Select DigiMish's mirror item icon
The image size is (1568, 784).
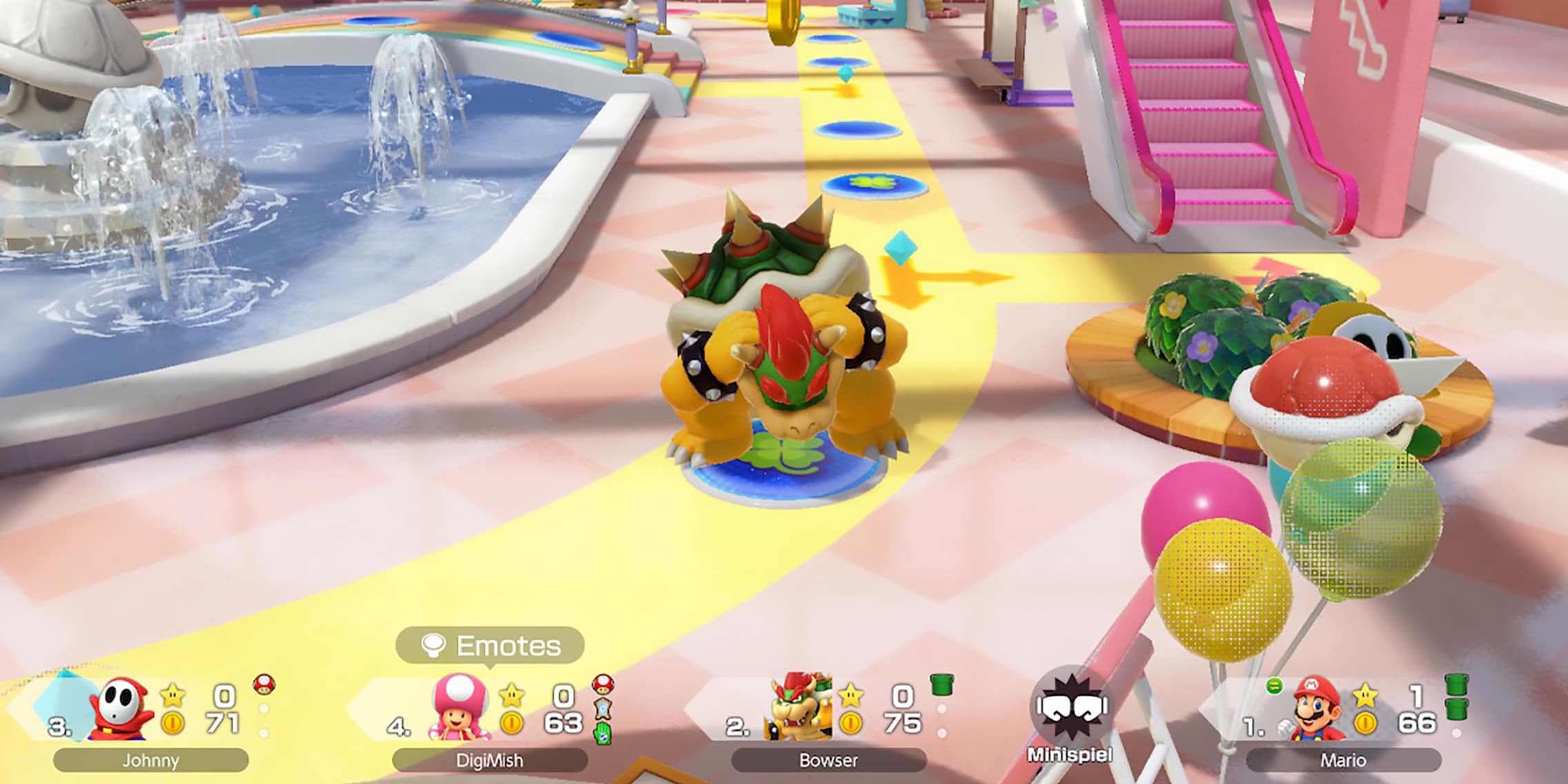602,709
